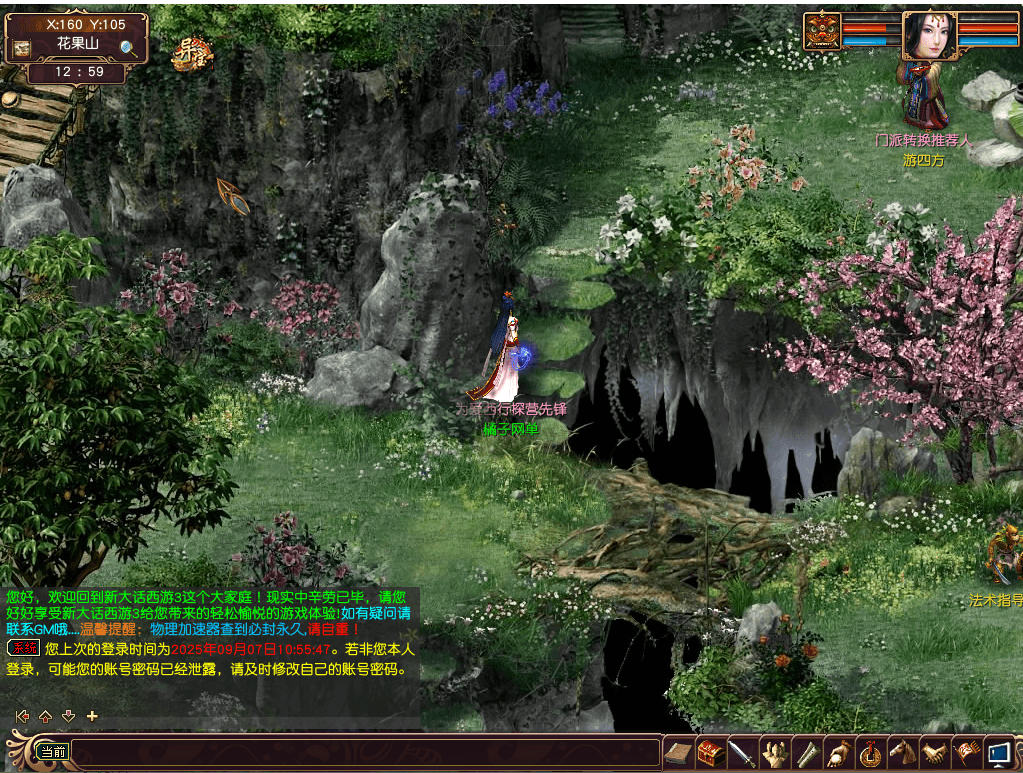
Task: Open the horse mount icon
Action: 902,753
